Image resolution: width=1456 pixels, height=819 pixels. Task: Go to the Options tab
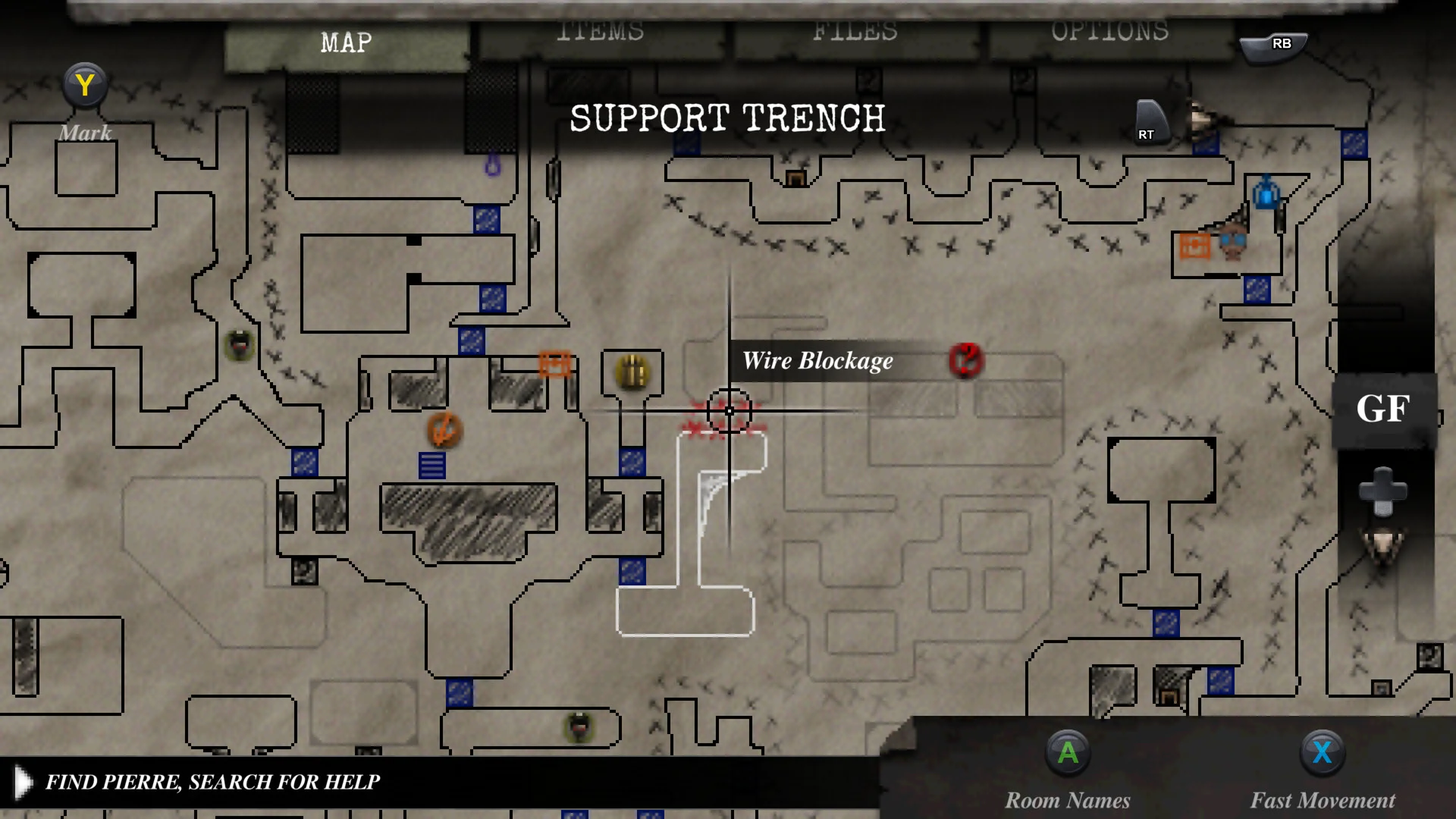point(1109,34)
